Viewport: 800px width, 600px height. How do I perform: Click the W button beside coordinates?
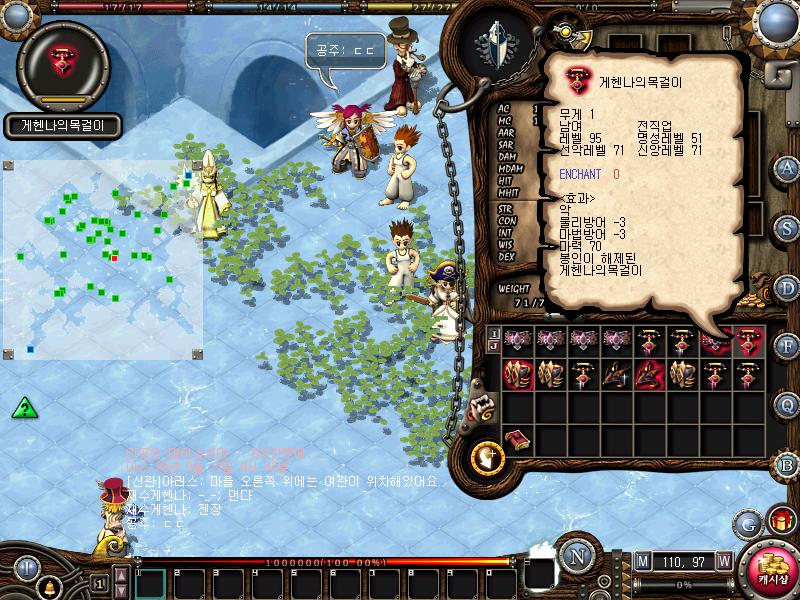pos(723,561)
